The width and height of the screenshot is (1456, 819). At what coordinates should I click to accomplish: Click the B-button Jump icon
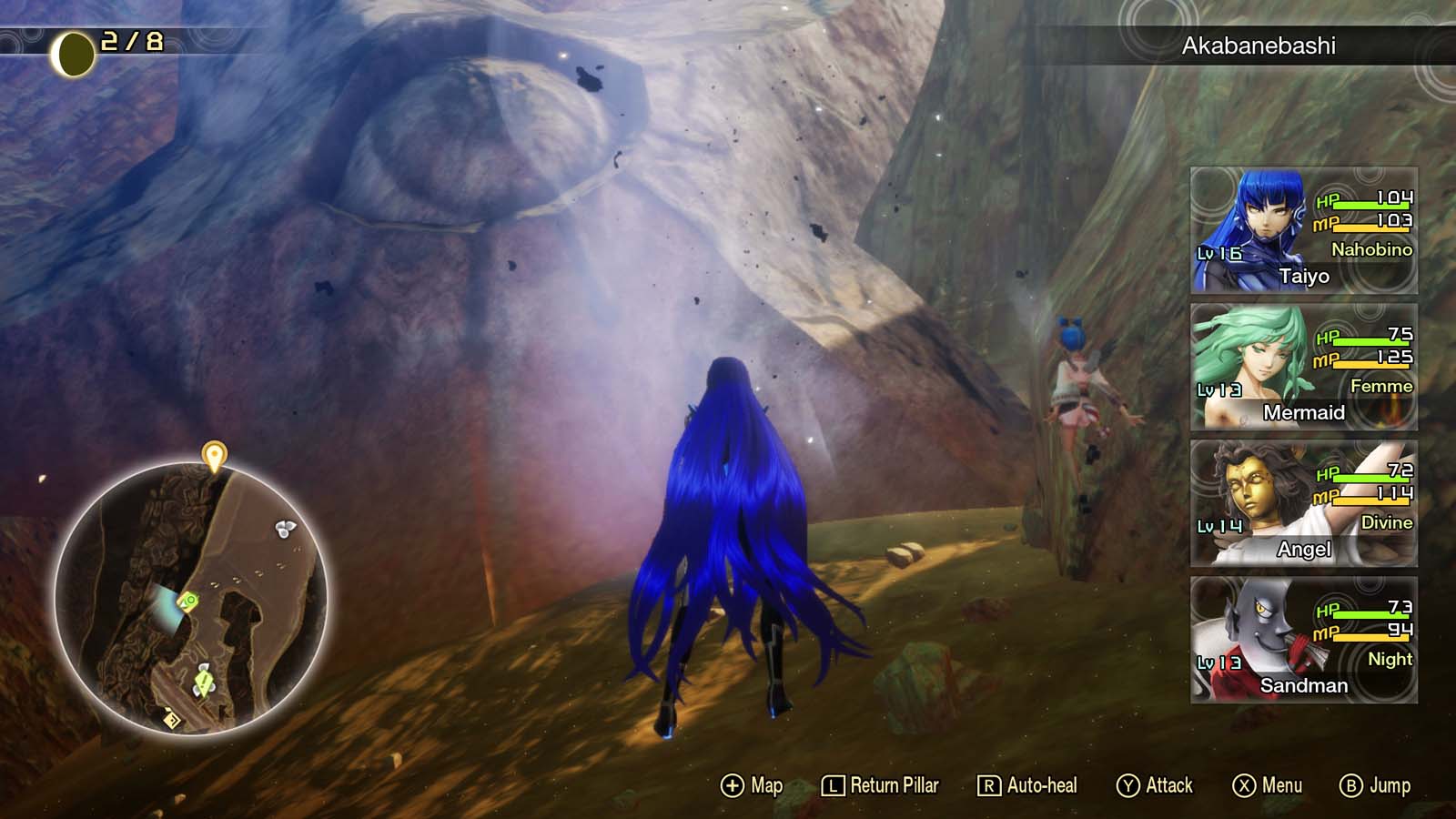[x=1352, y=784]
